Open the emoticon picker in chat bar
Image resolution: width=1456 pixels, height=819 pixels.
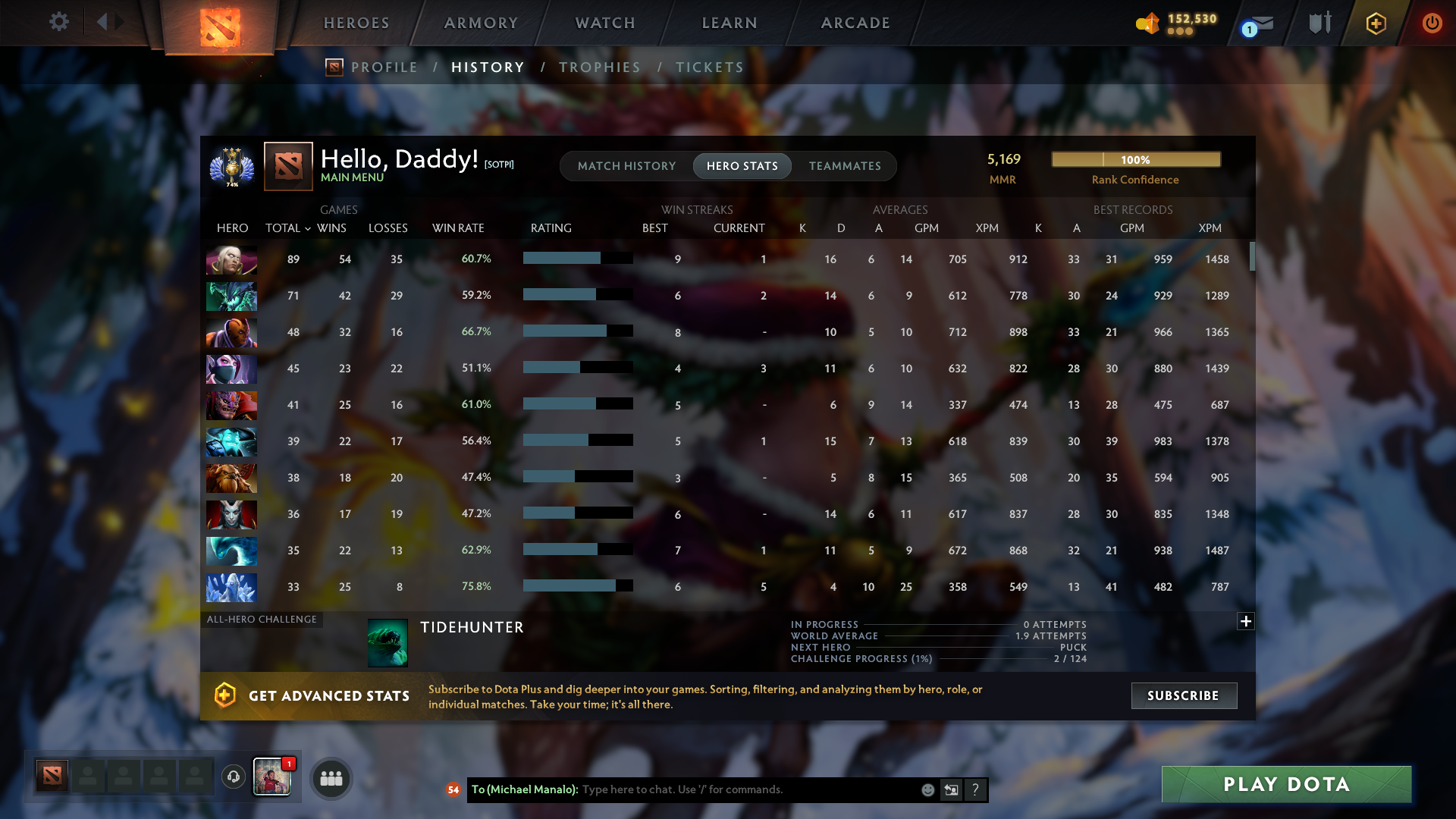927,789
